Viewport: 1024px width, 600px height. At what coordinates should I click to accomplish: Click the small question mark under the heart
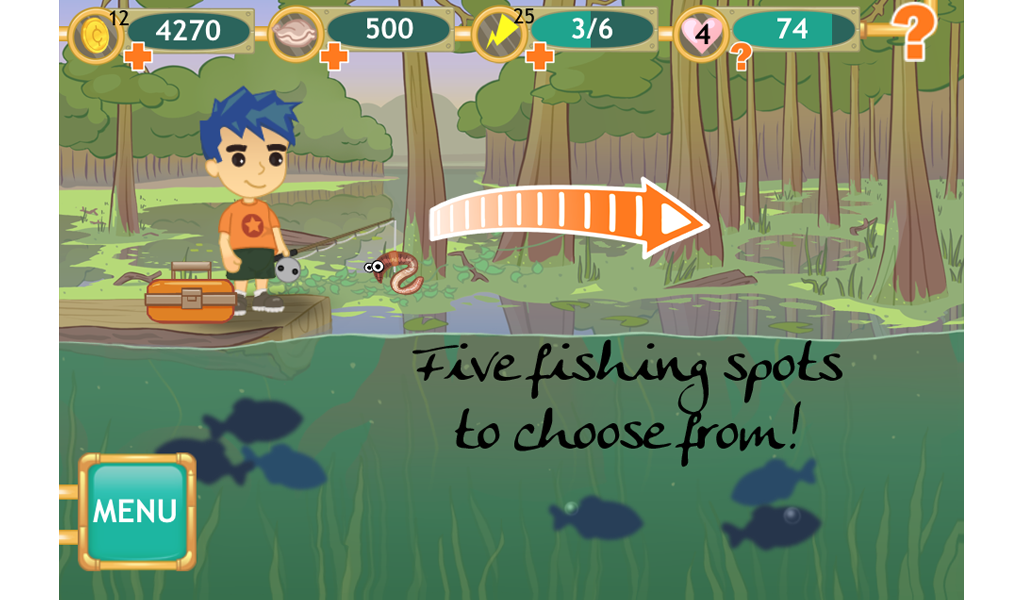[x=741, y=59]
